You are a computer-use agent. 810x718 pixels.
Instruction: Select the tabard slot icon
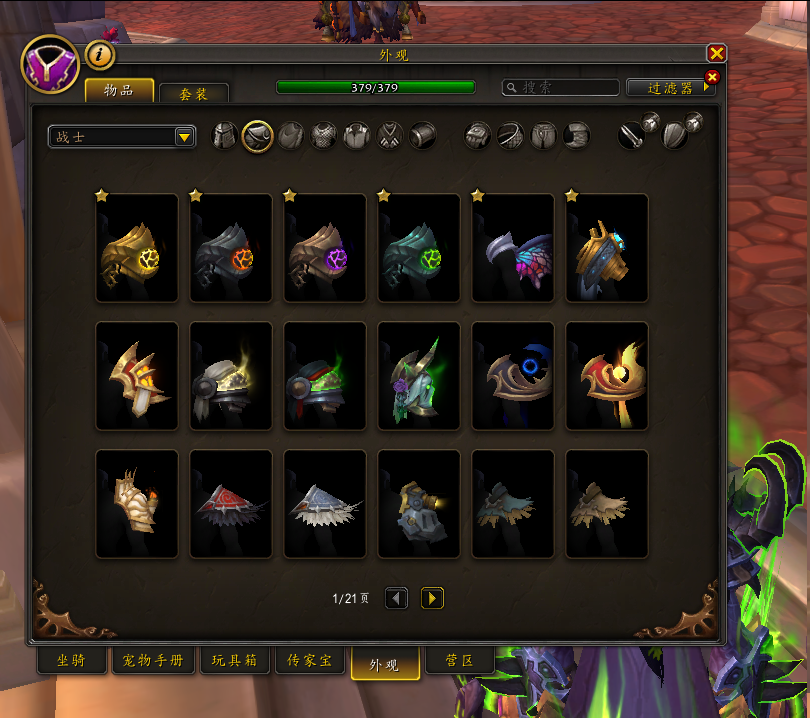pos(390,136)
